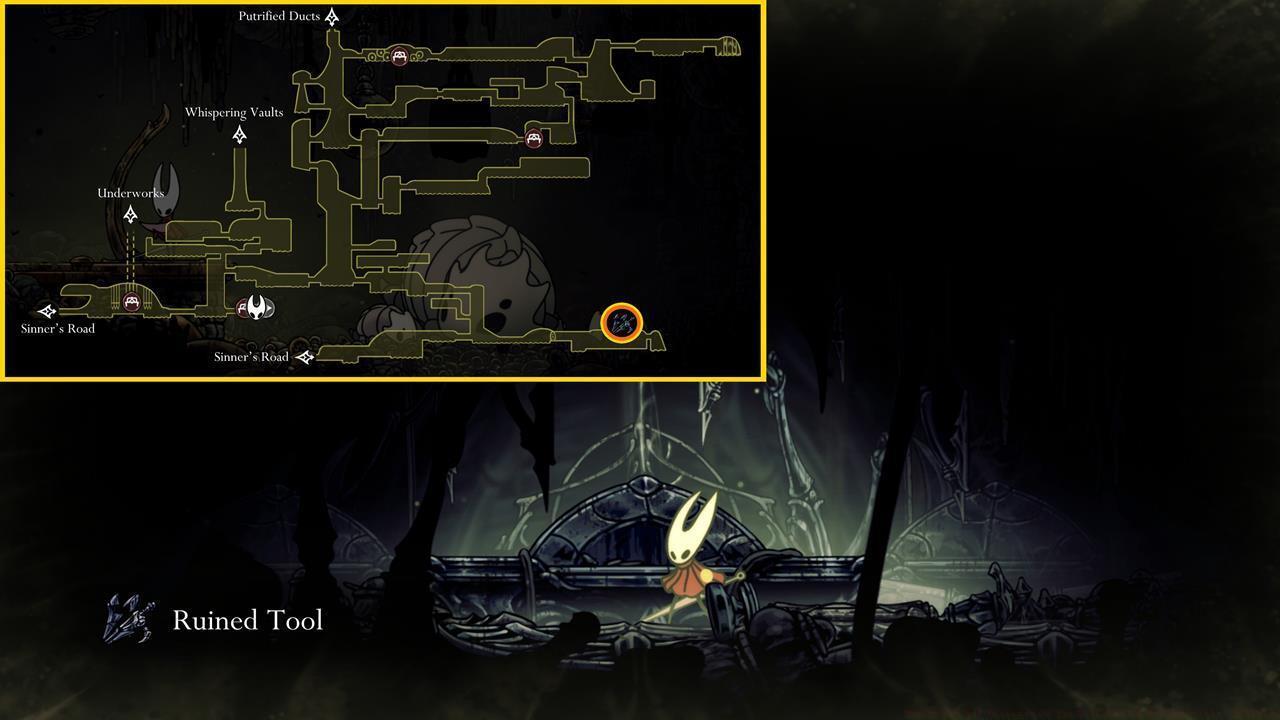The image size is (1280, 720).
Task: Click the bottom Sinner's Road exit arrow
Action: [306, 357]
